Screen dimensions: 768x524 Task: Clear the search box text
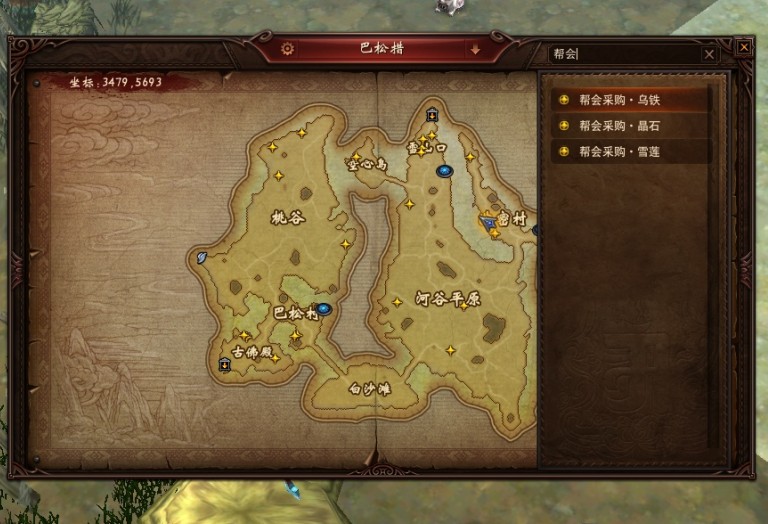coord(709,54)
